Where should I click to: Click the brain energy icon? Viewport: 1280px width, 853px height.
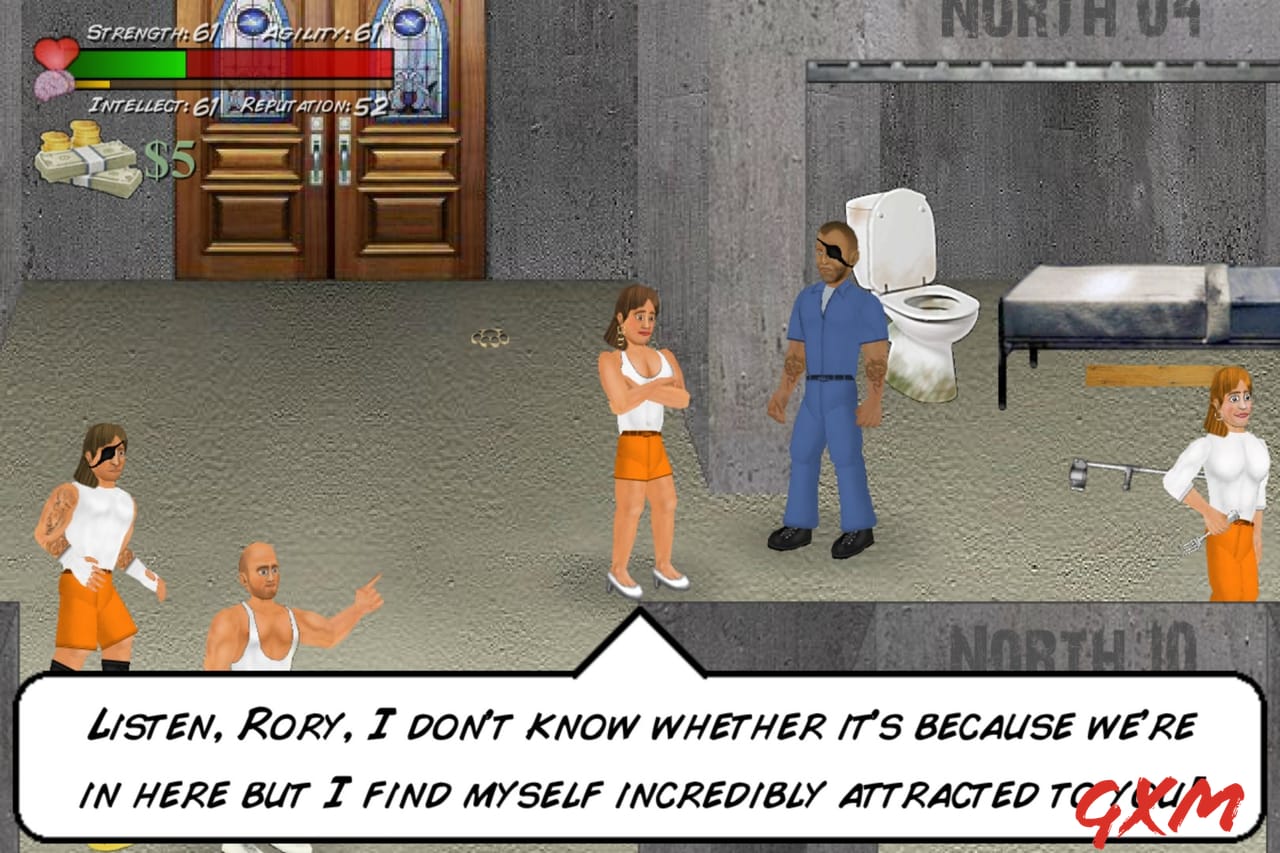55,85
